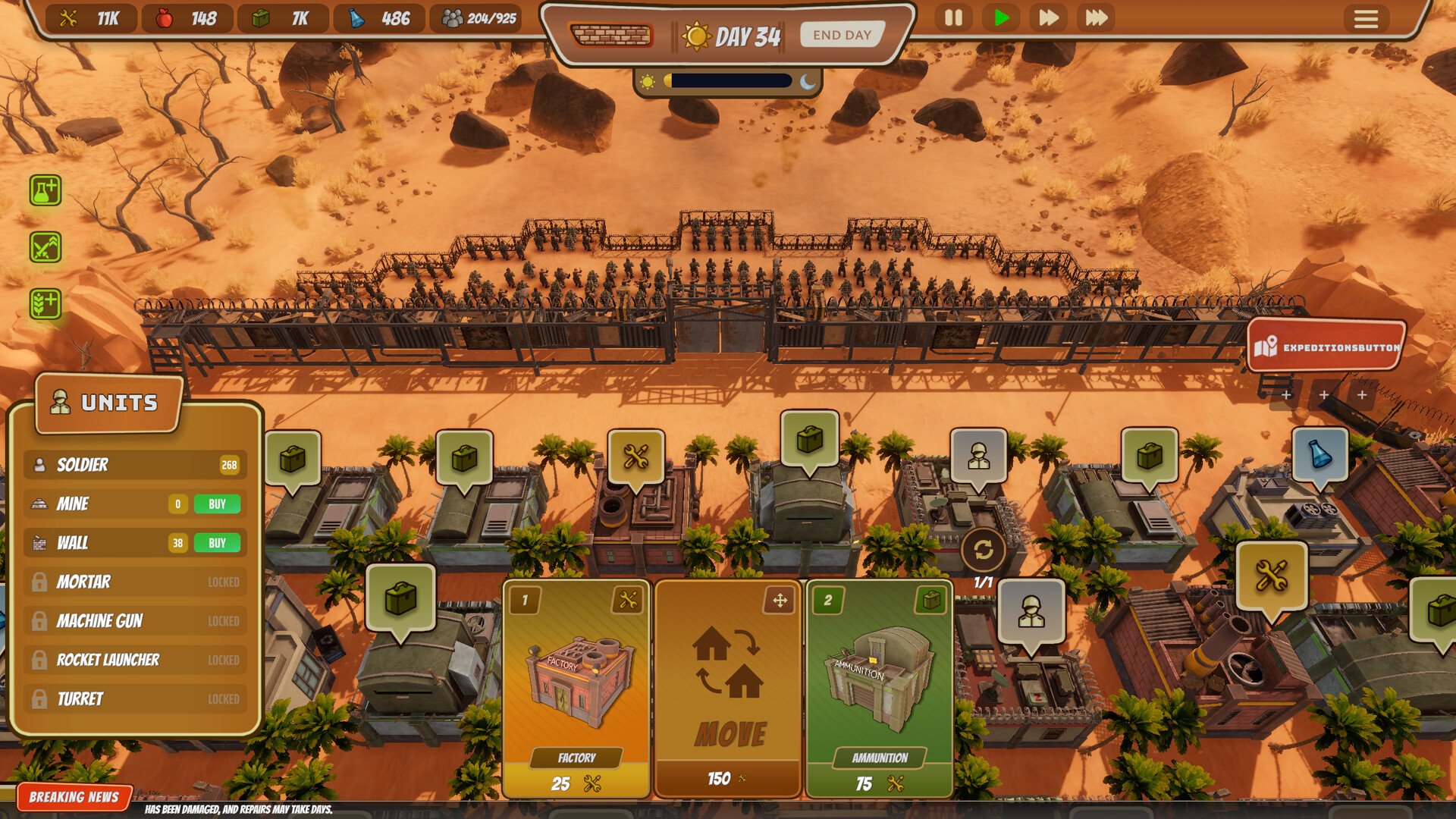
Task: Set game speed to normal play
Action: pos(1001,17)
